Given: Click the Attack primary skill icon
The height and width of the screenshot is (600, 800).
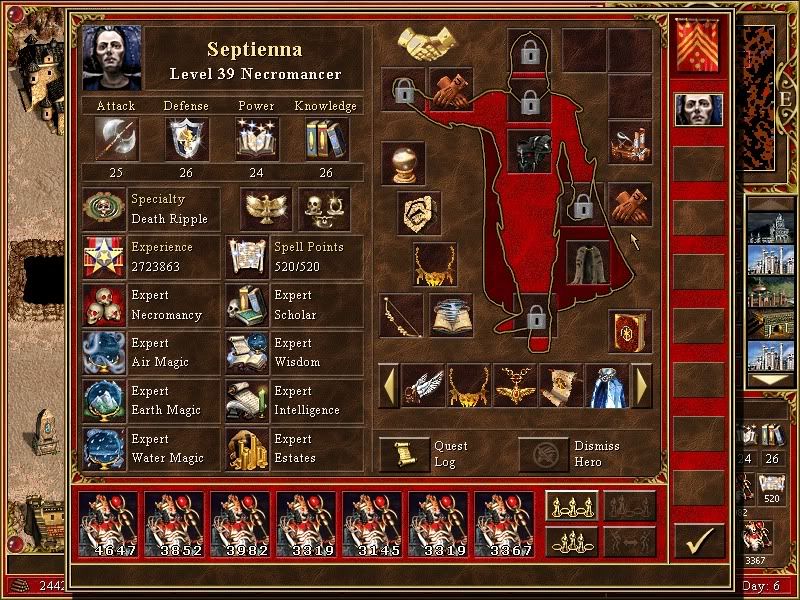Looking at the screenshot, I should 115,139.
